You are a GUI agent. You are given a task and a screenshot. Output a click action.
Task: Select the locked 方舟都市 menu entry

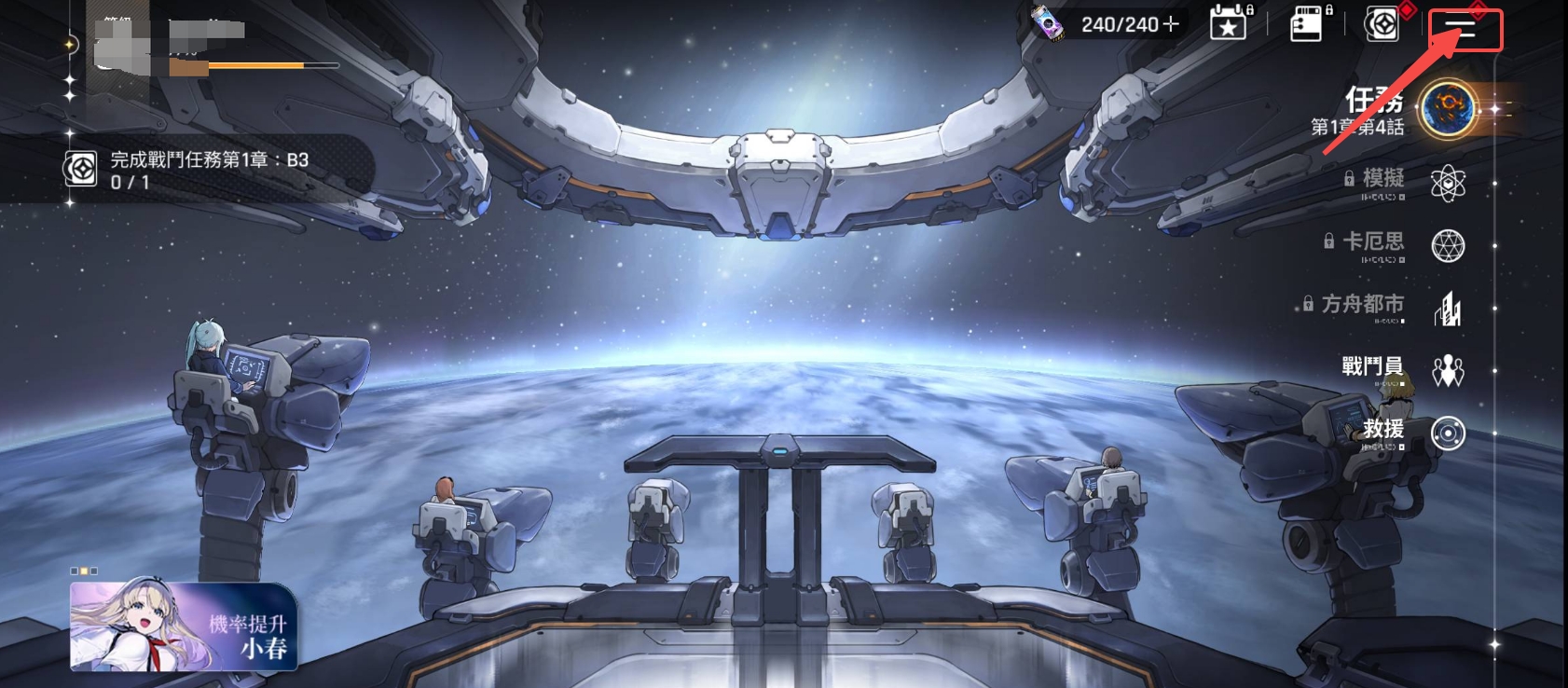tap(1447, 308)
